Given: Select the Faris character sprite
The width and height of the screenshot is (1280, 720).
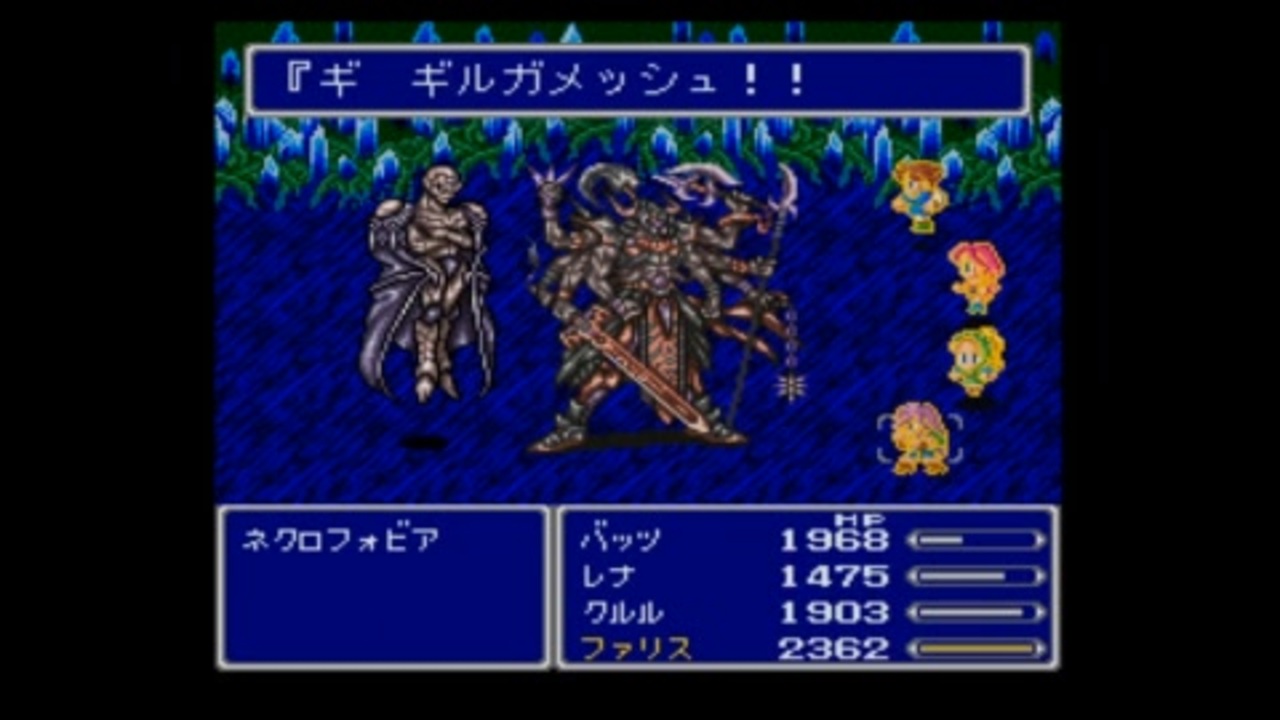Looking at the screenshot, I should 920,435.
